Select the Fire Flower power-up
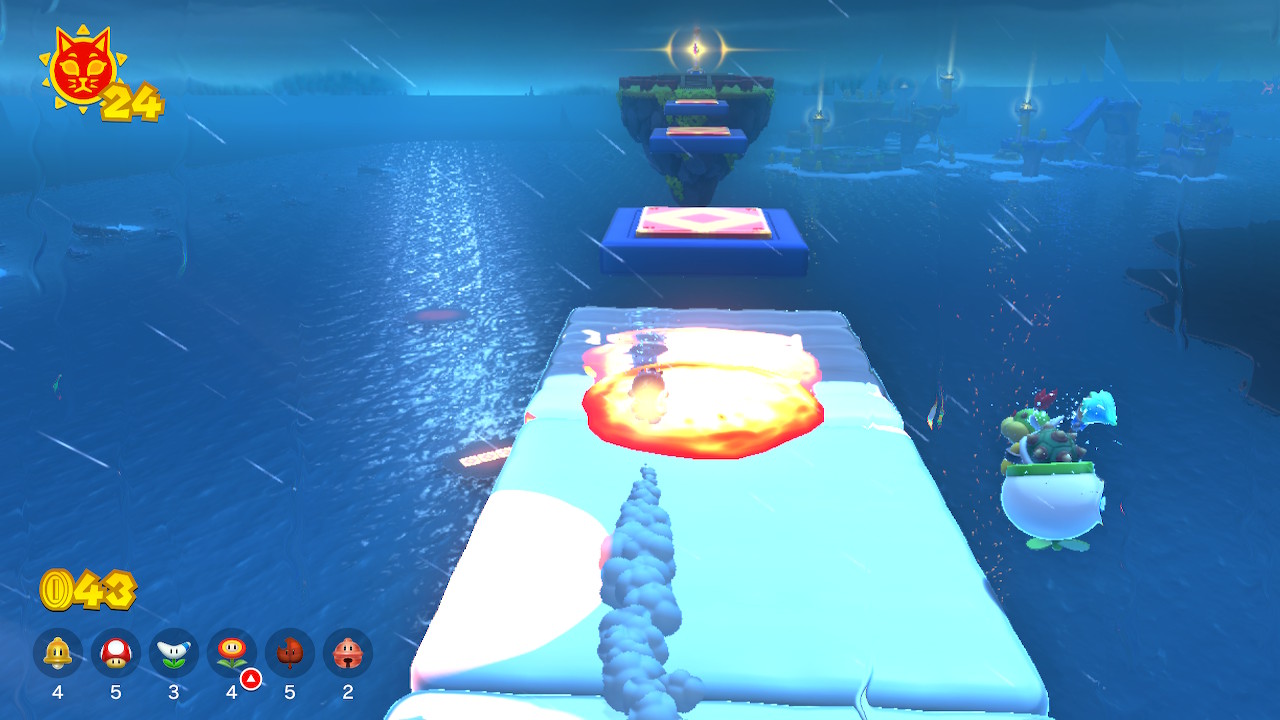This screenshot has height=720, width=1280. (232, 653)
